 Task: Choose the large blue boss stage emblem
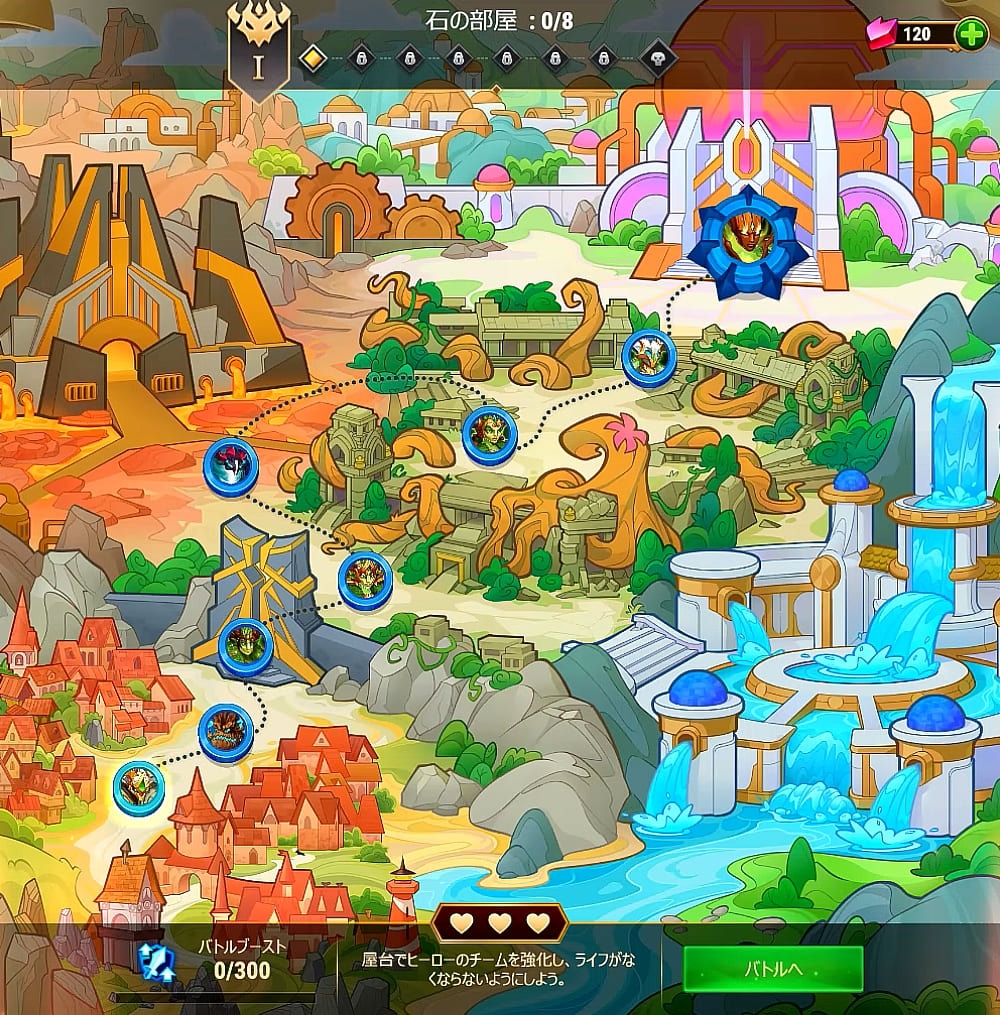[753, 243]
